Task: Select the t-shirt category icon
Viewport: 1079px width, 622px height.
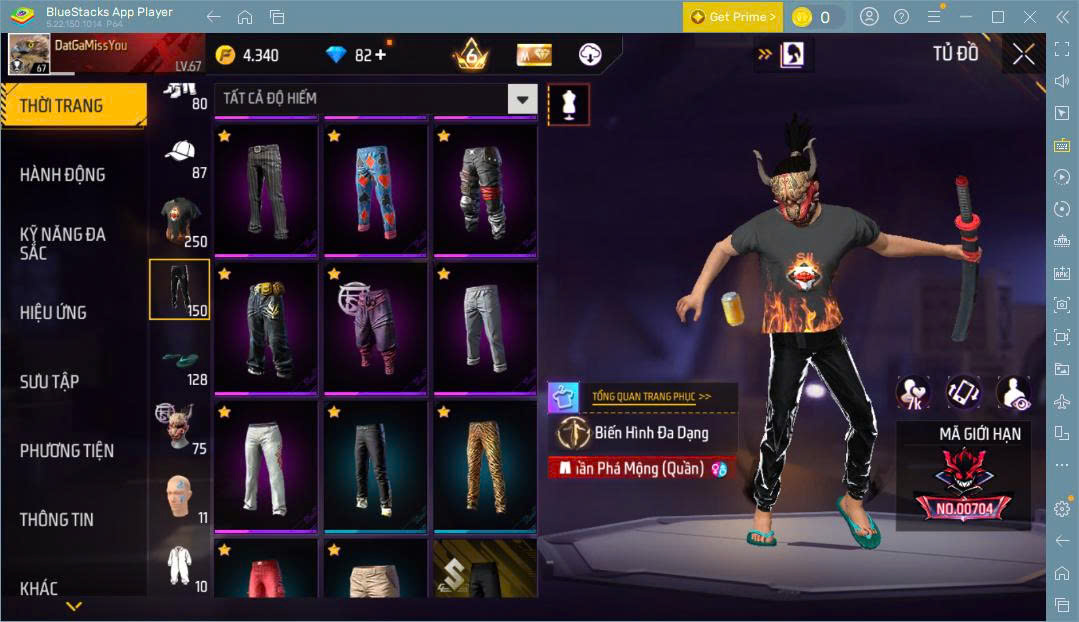Action: (180, 222)
